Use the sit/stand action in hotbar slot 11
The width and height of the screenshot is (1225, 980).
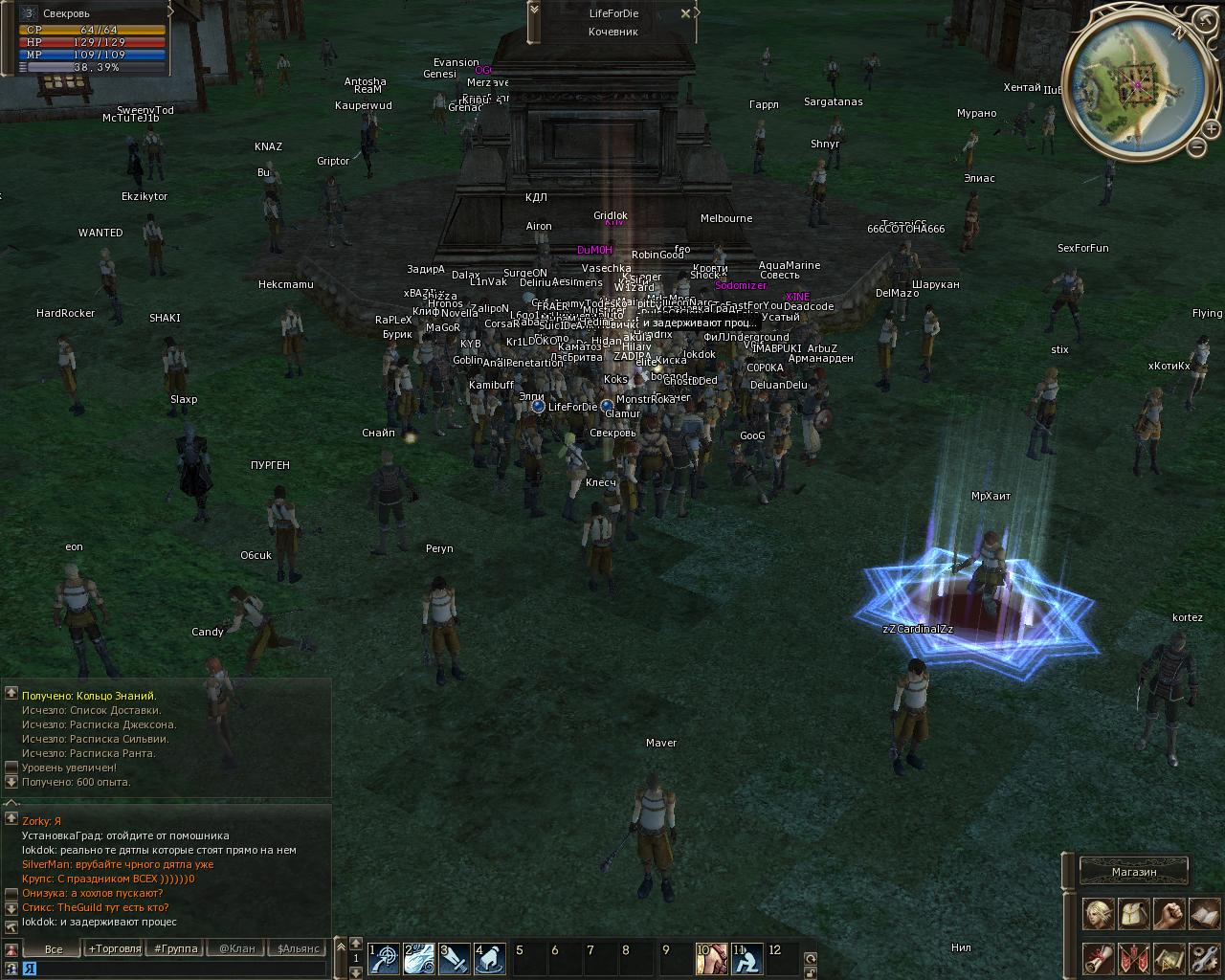tap(746, 957)
